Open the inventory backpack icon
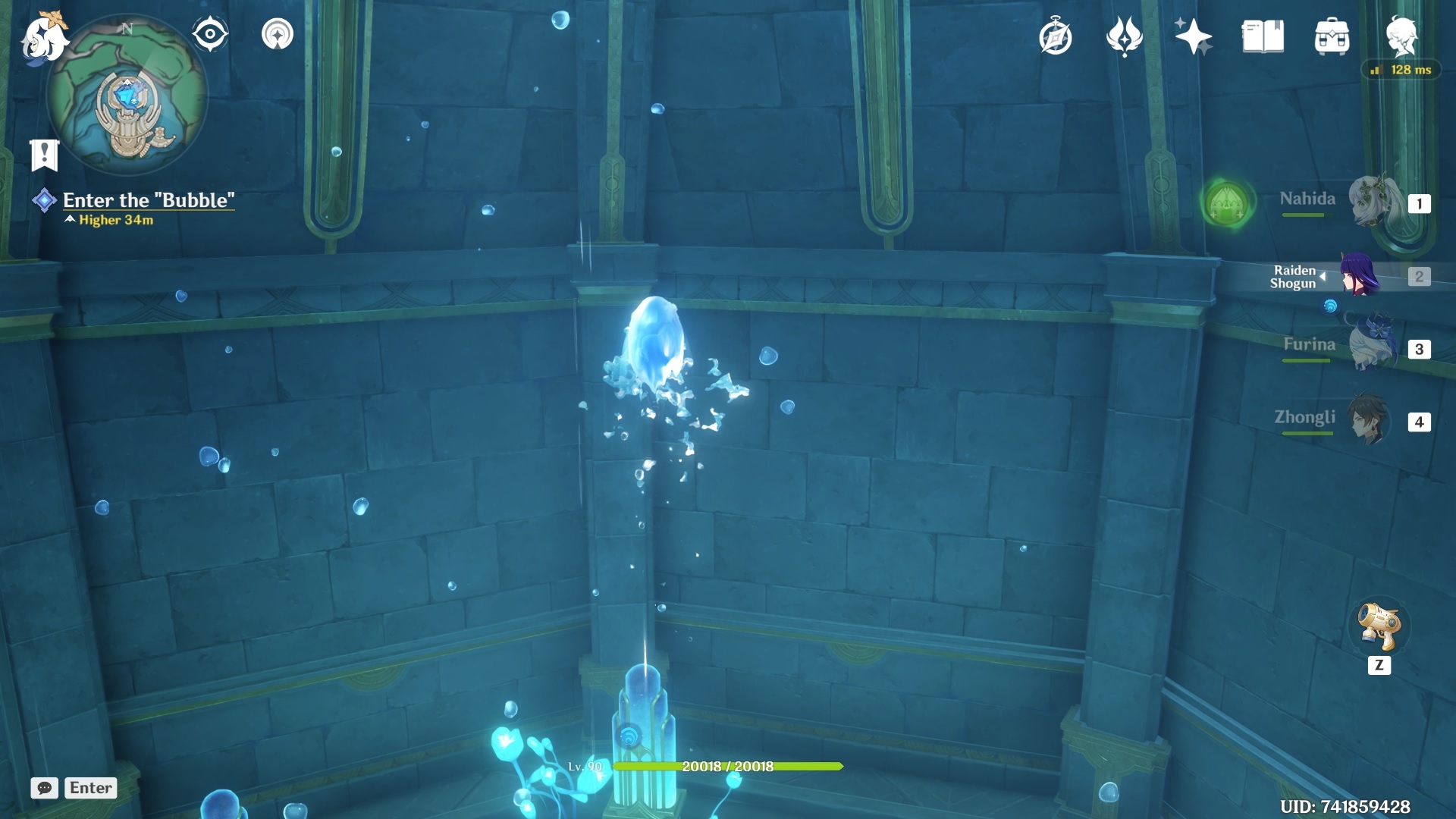The width and height of the screenshot is (1456, 819). pos(1332,36)
